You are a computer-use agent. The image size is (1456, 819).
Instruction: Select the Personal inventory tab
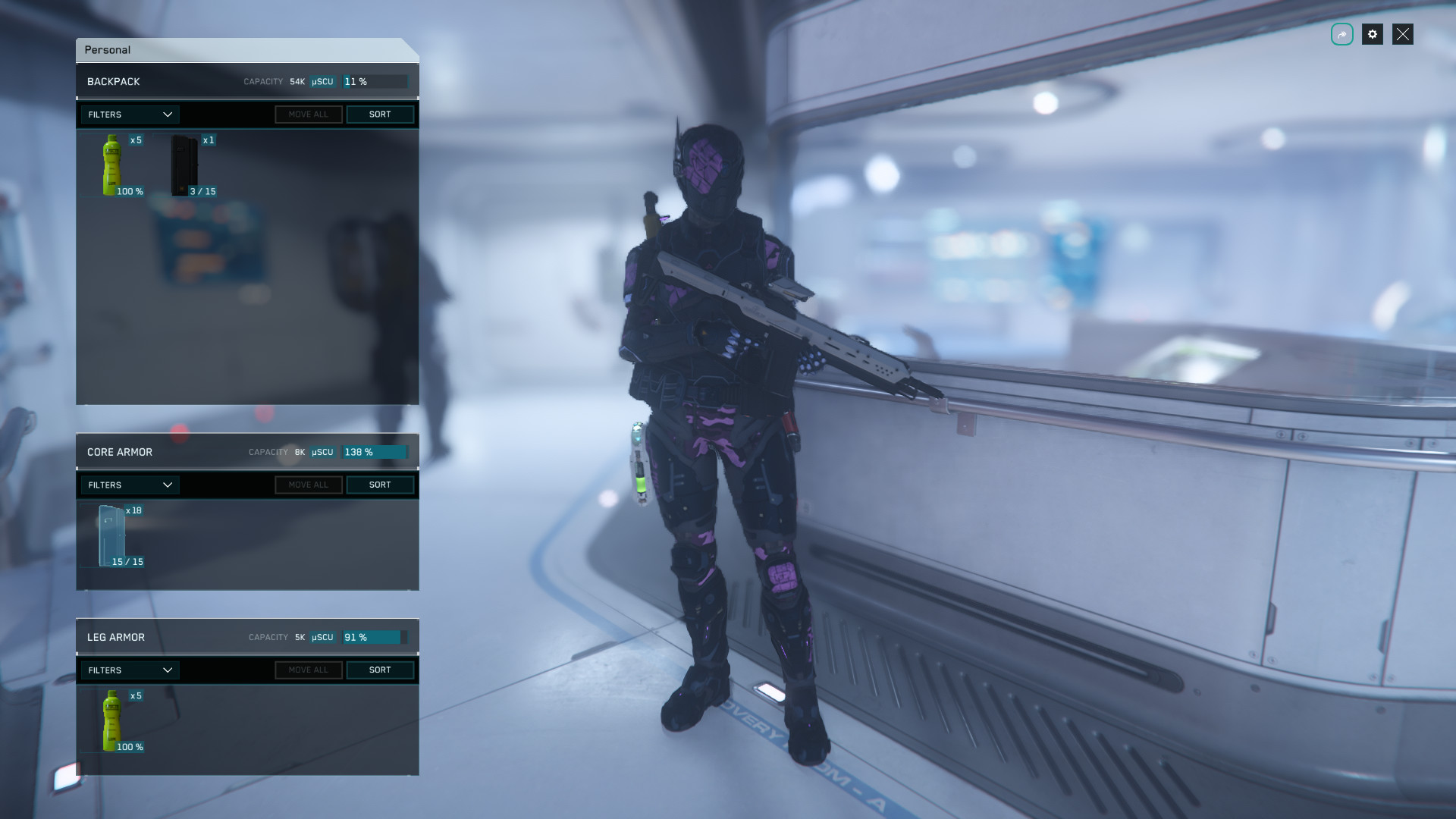click(x=108, y=50)
